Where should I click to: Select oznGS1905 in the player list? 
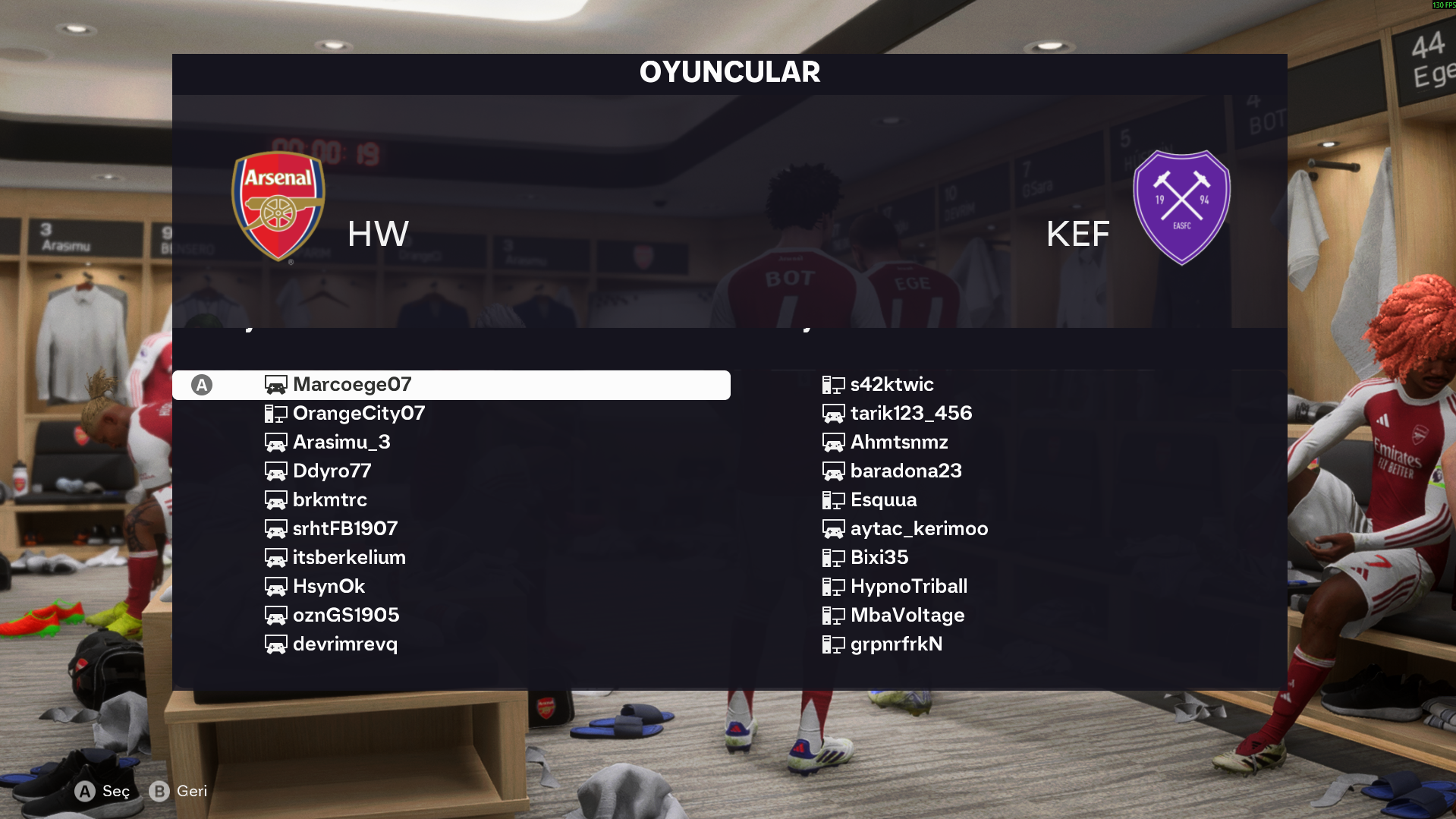click(346, 616)
